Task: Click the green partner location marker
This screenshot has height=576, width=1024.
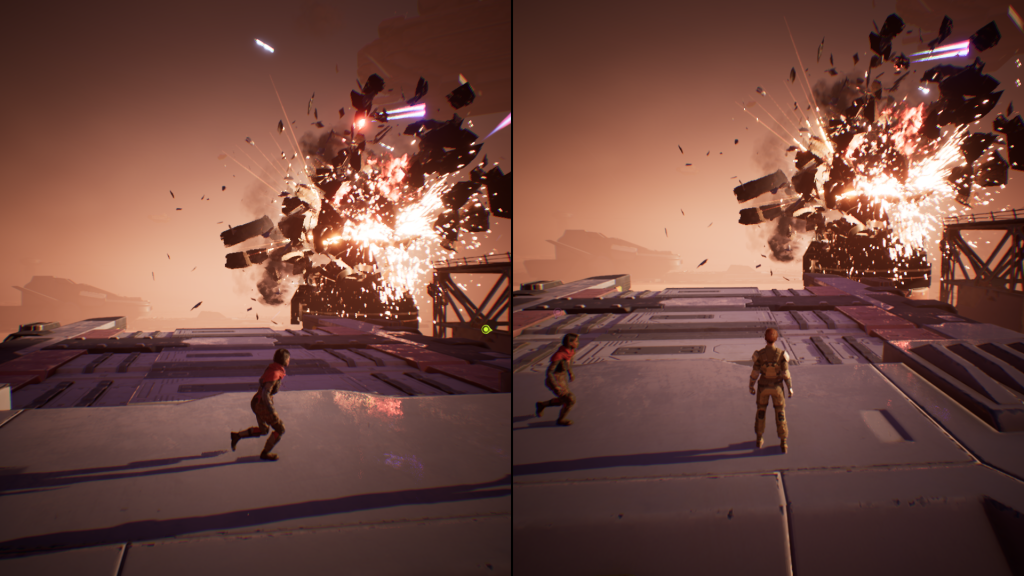Action: click(486, 329)
